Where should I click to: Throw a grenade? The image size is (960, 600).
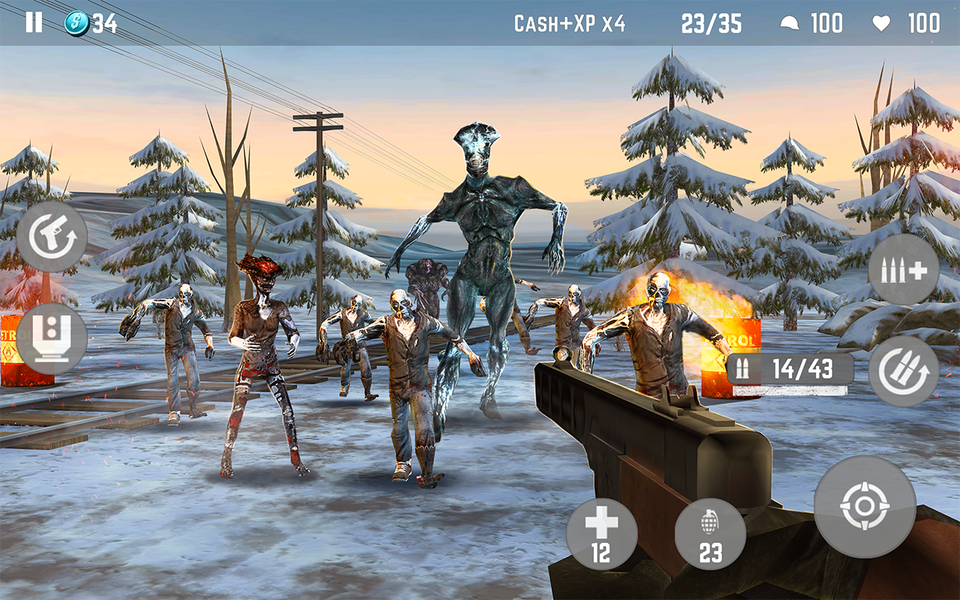[x=710, y=533]
